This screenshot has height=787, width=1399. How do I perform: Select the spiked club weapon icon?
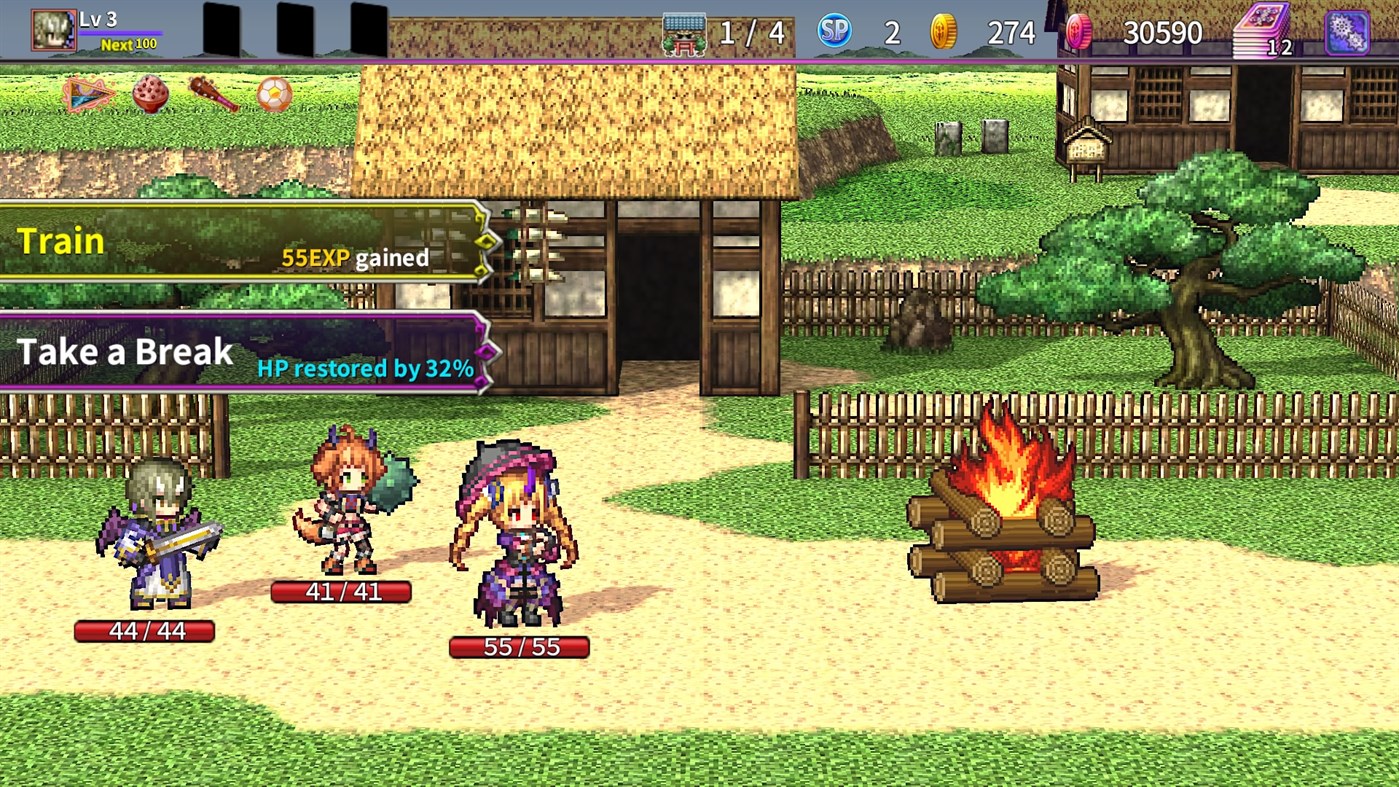pyautogui.click(x=211, y=91)
